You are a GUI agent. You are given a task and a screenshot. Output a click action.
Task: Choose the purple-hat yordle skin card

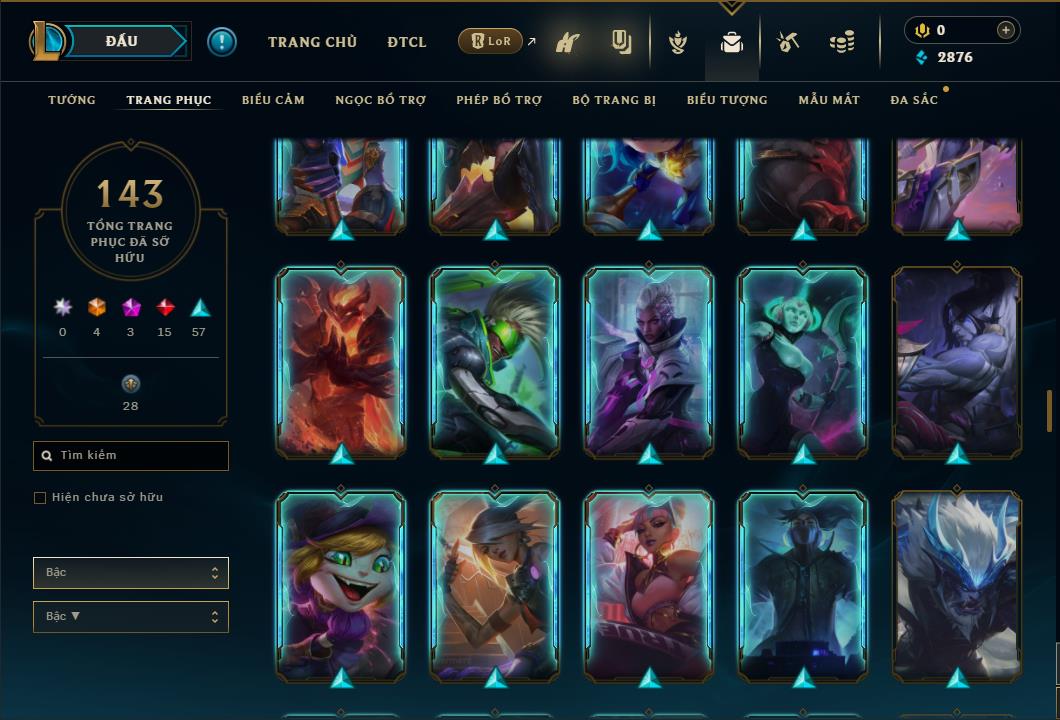(341, 585)
